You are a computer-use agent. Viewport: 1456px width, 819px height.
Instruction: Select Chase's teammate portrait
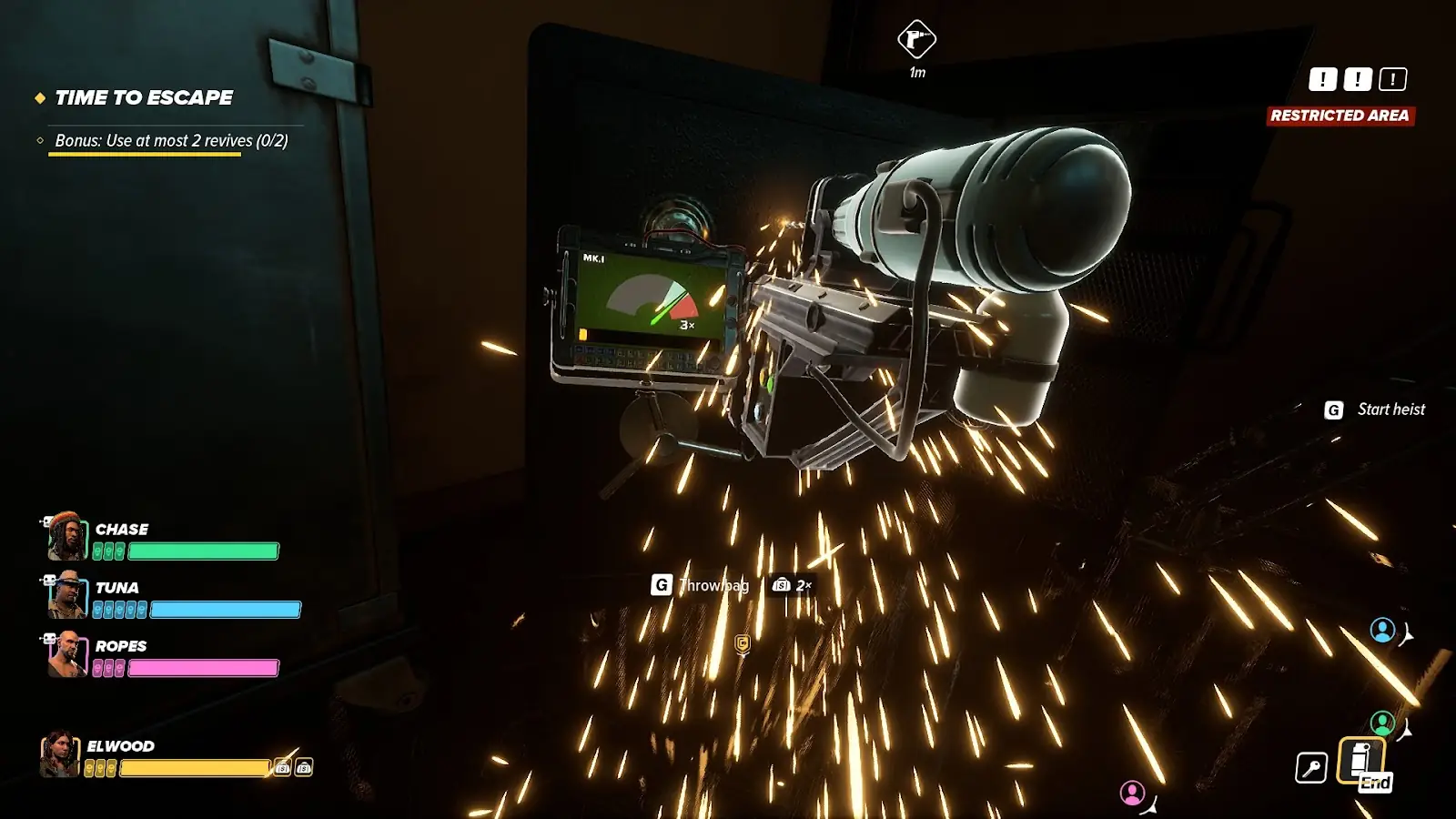click(66, 536)
